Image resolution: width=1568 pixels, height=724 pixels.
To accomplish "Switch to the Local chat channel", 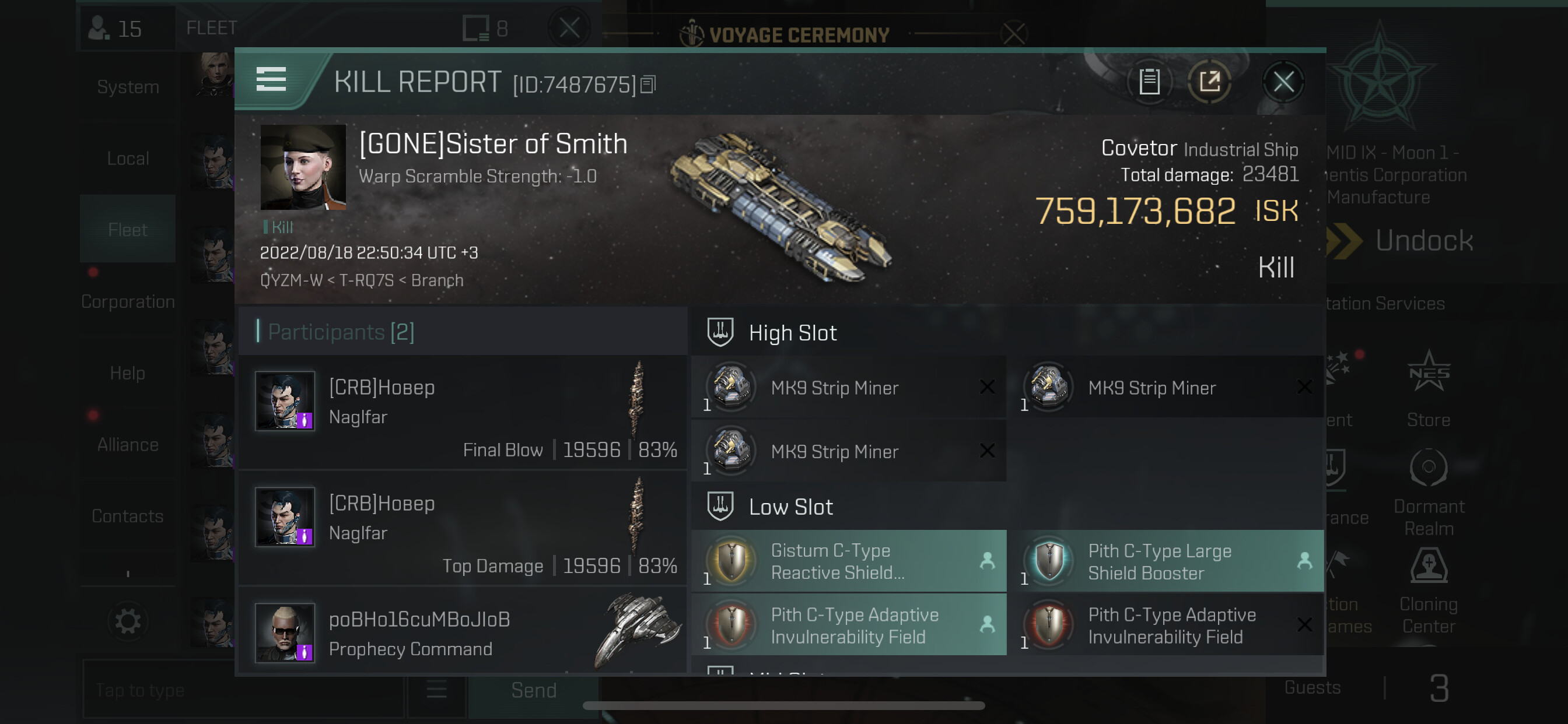I will click(128, 159).
